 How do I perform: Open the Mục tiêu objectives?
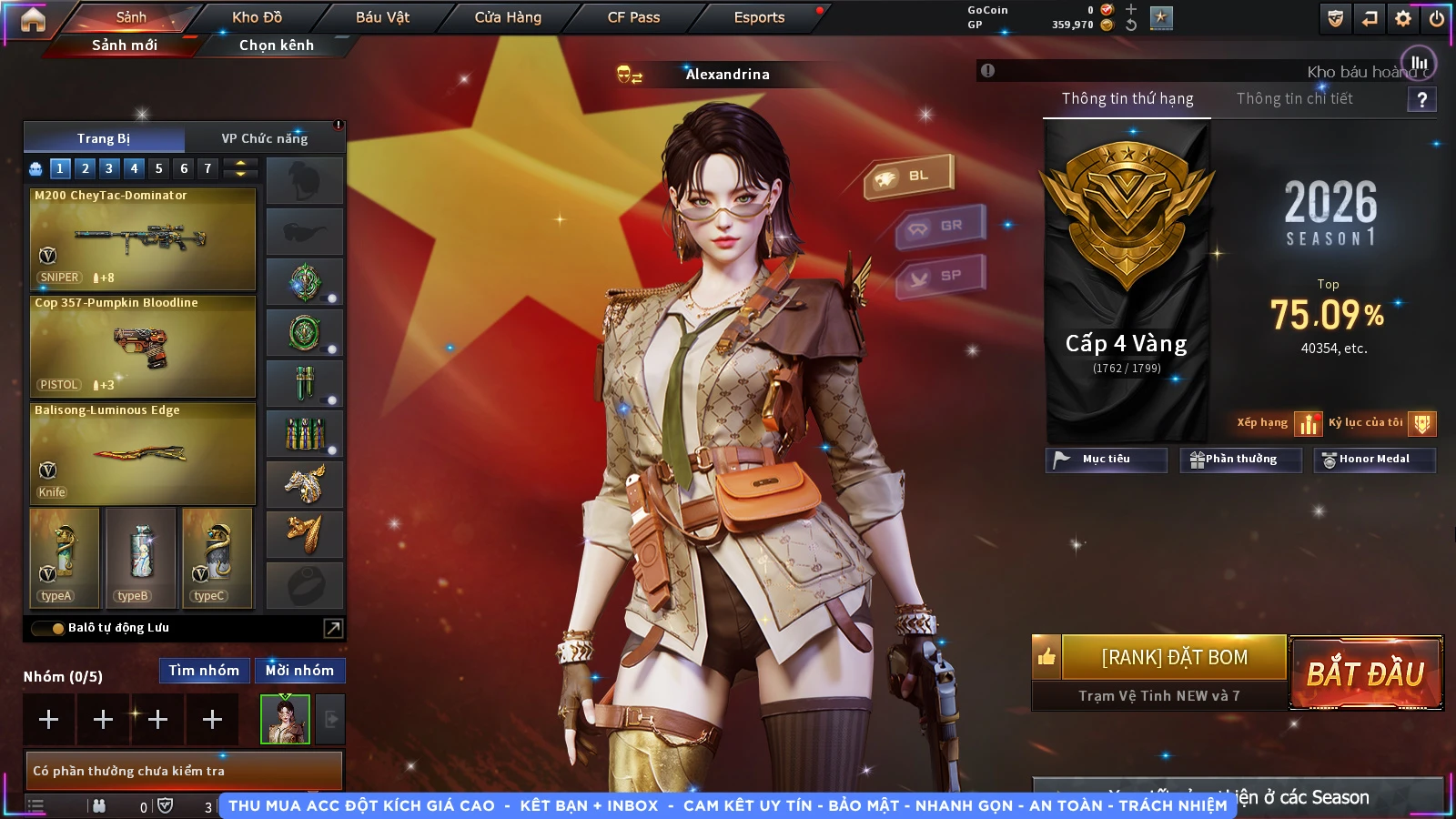[1106, 460]
